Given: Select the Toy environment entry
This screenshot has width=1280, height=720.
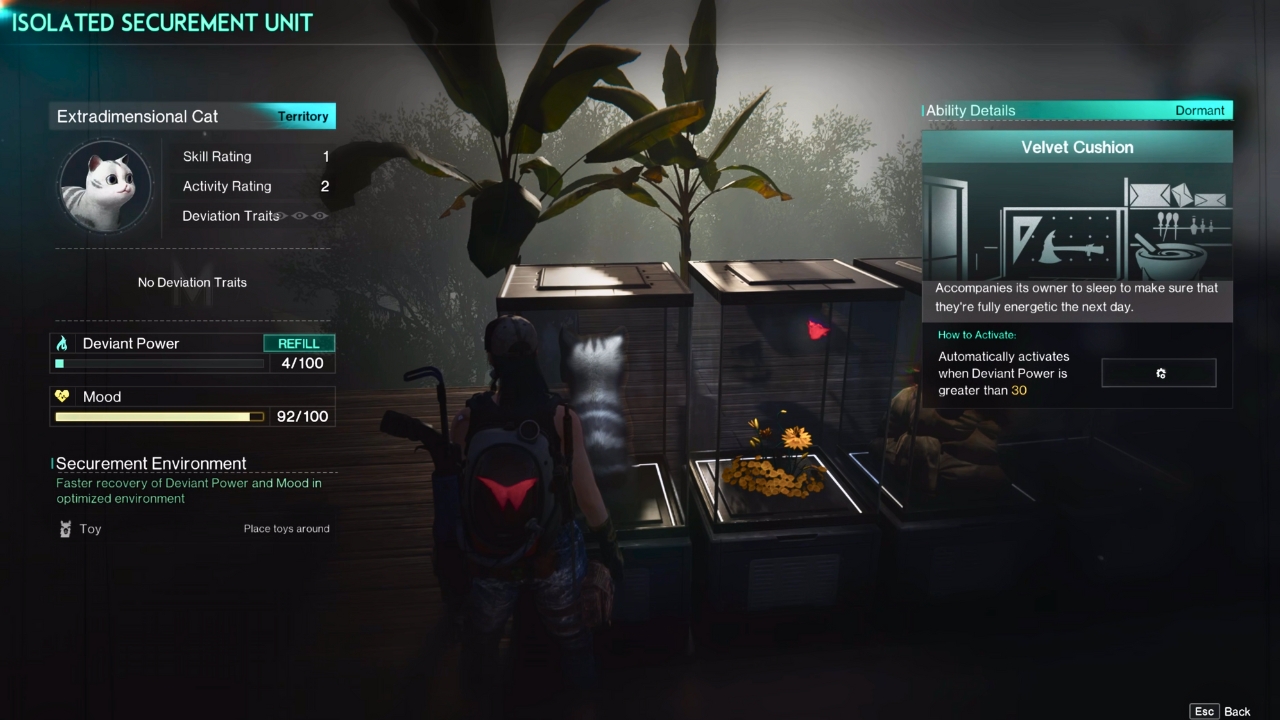Looking at the screenshot, I should pyautogui.click(x=90, y=529).
